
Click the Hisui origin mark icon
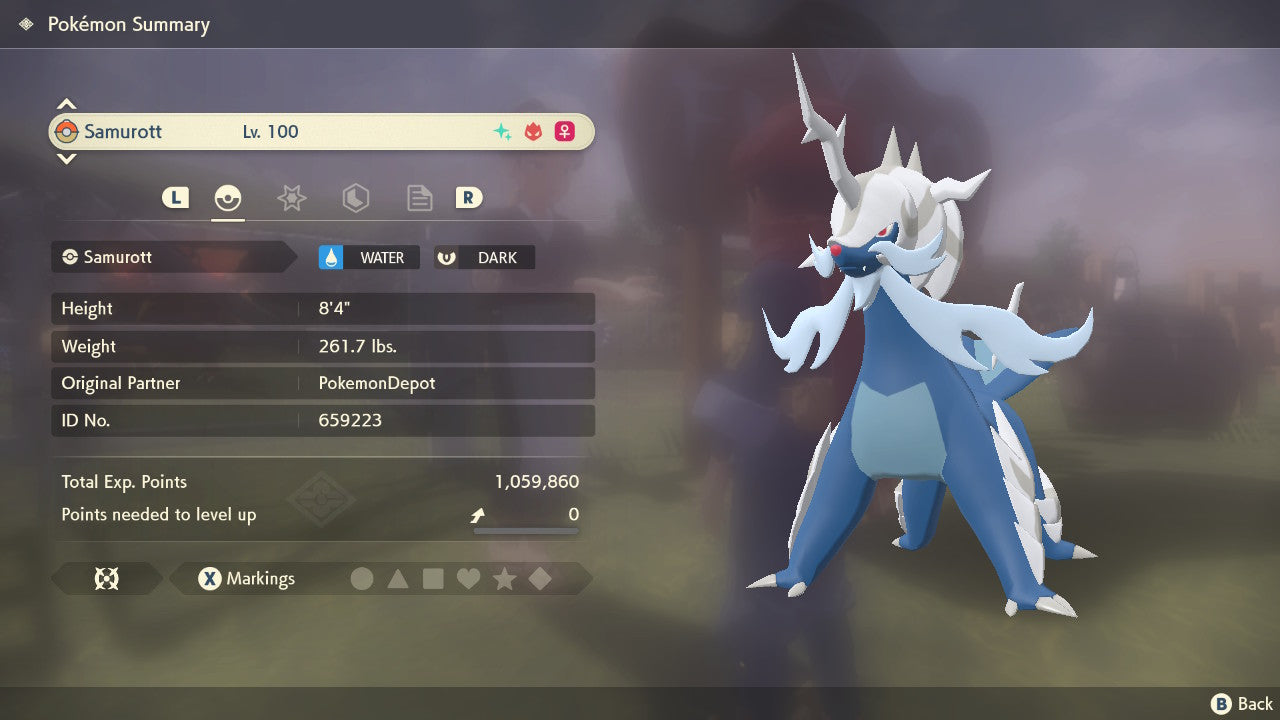point(107,579)
